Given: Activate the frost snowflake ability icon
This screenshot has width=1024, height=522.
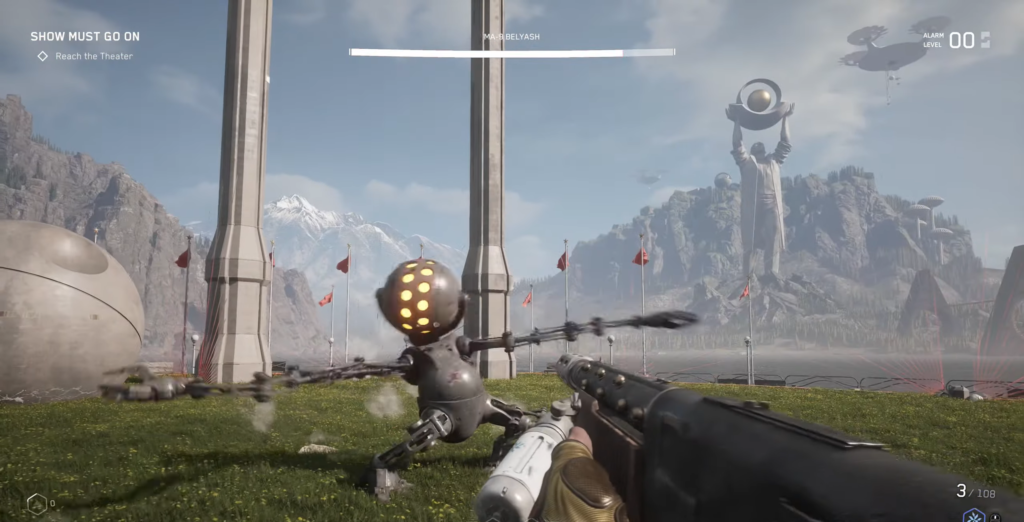Looking at the screenshot, I should click(x=972, y=515).
